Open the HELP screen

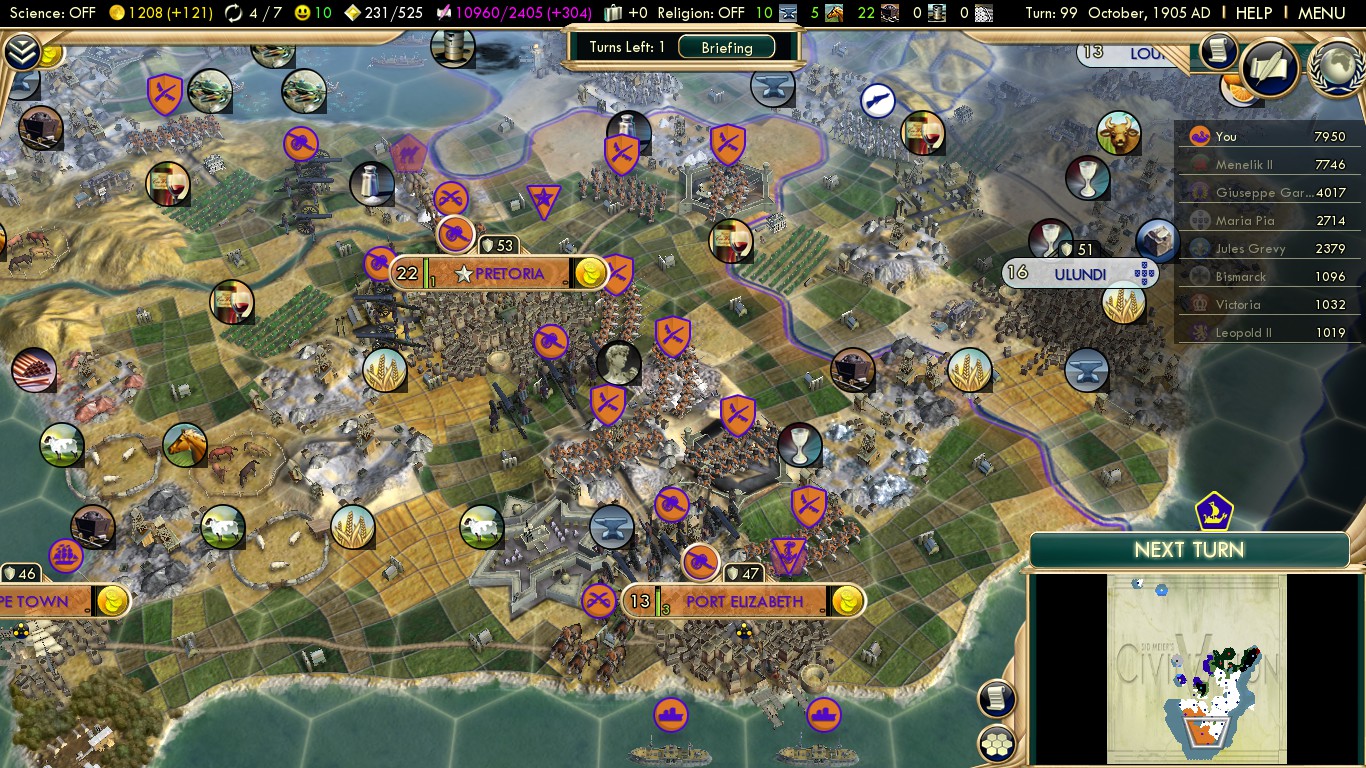point(1253,13)
